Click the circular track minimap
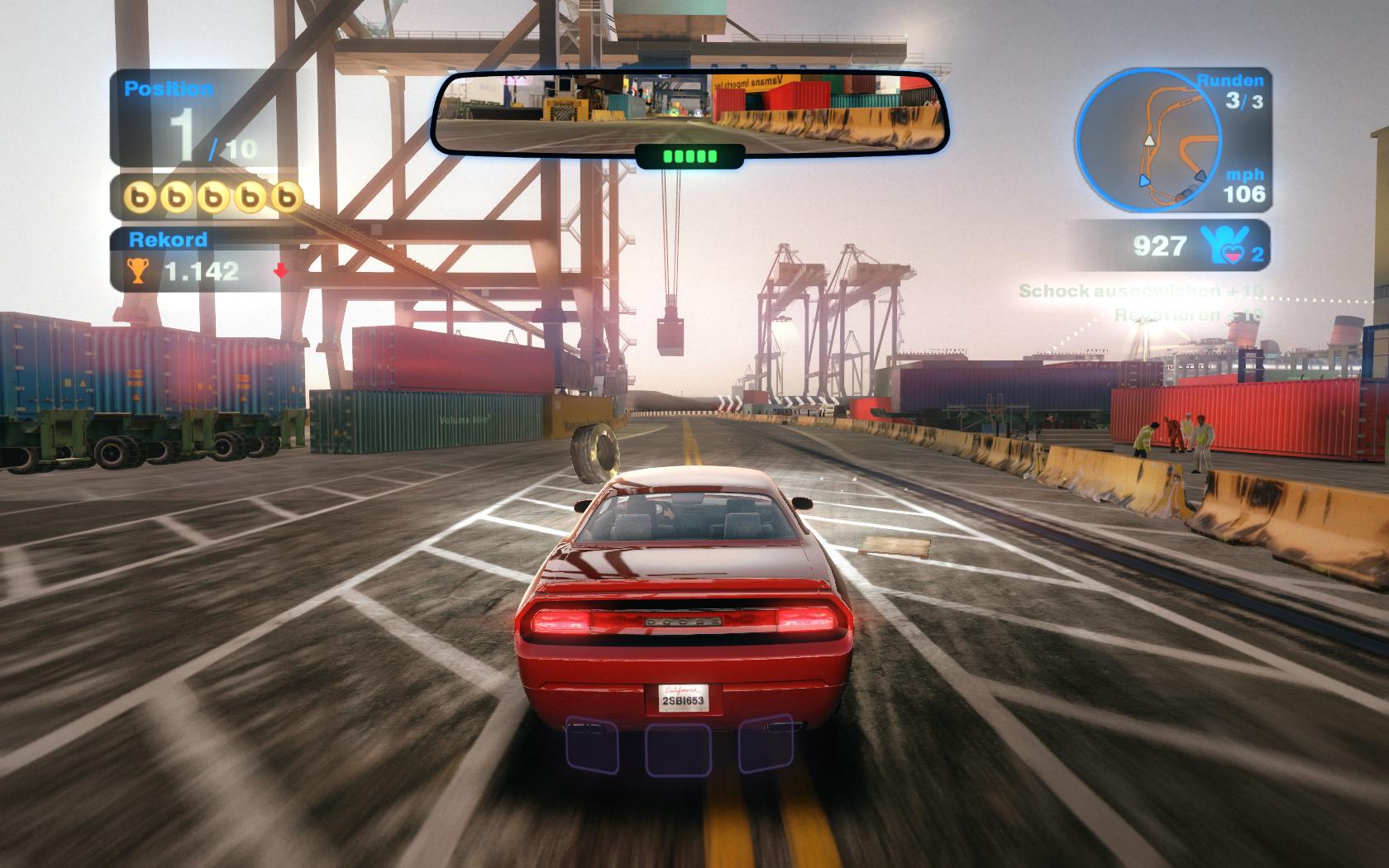1389x868 pixels. 1148,140
